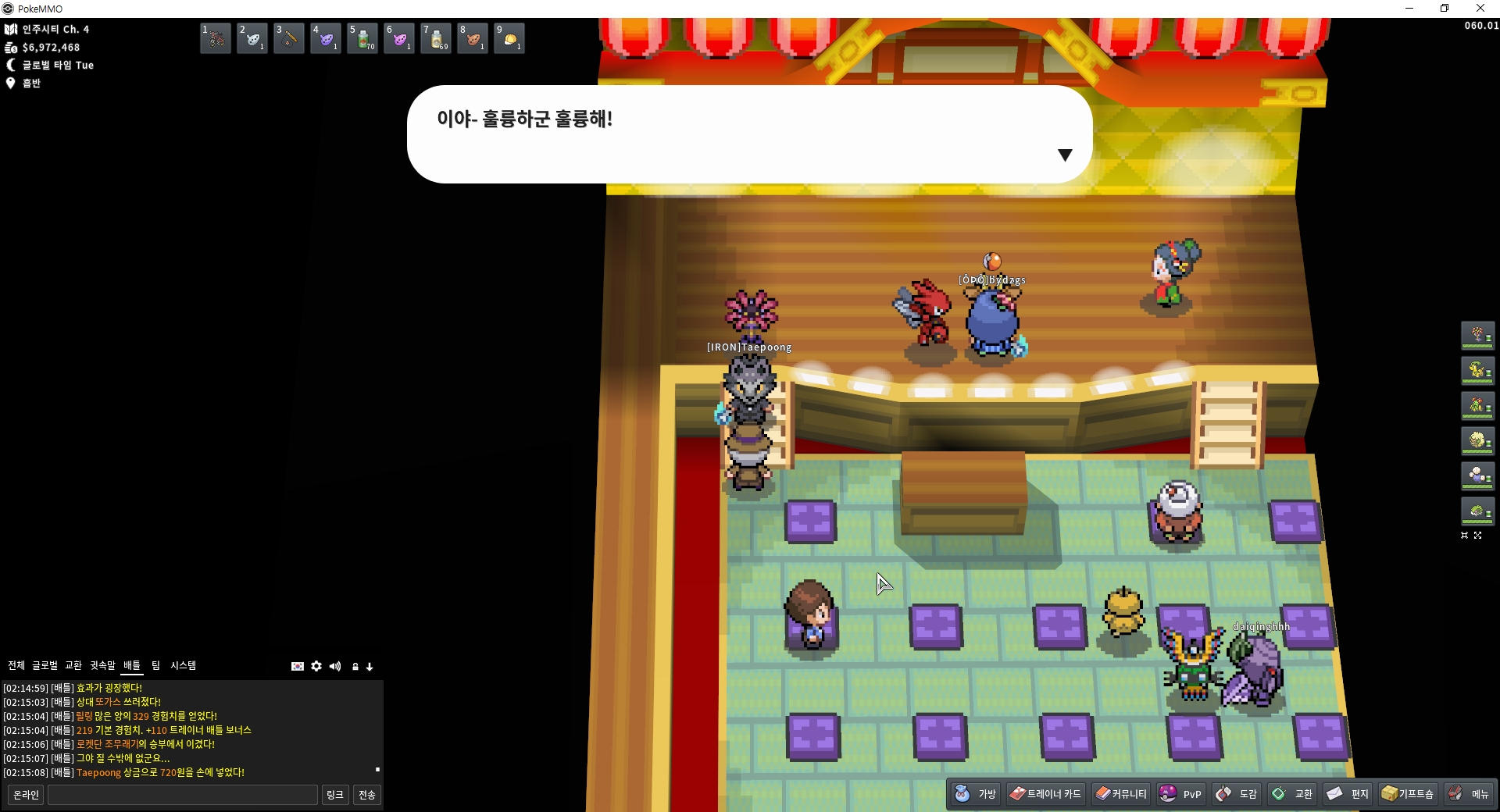1500x812 pixels.
Task: Open chat settings via gear icon
Action: [x=316, y=666]
